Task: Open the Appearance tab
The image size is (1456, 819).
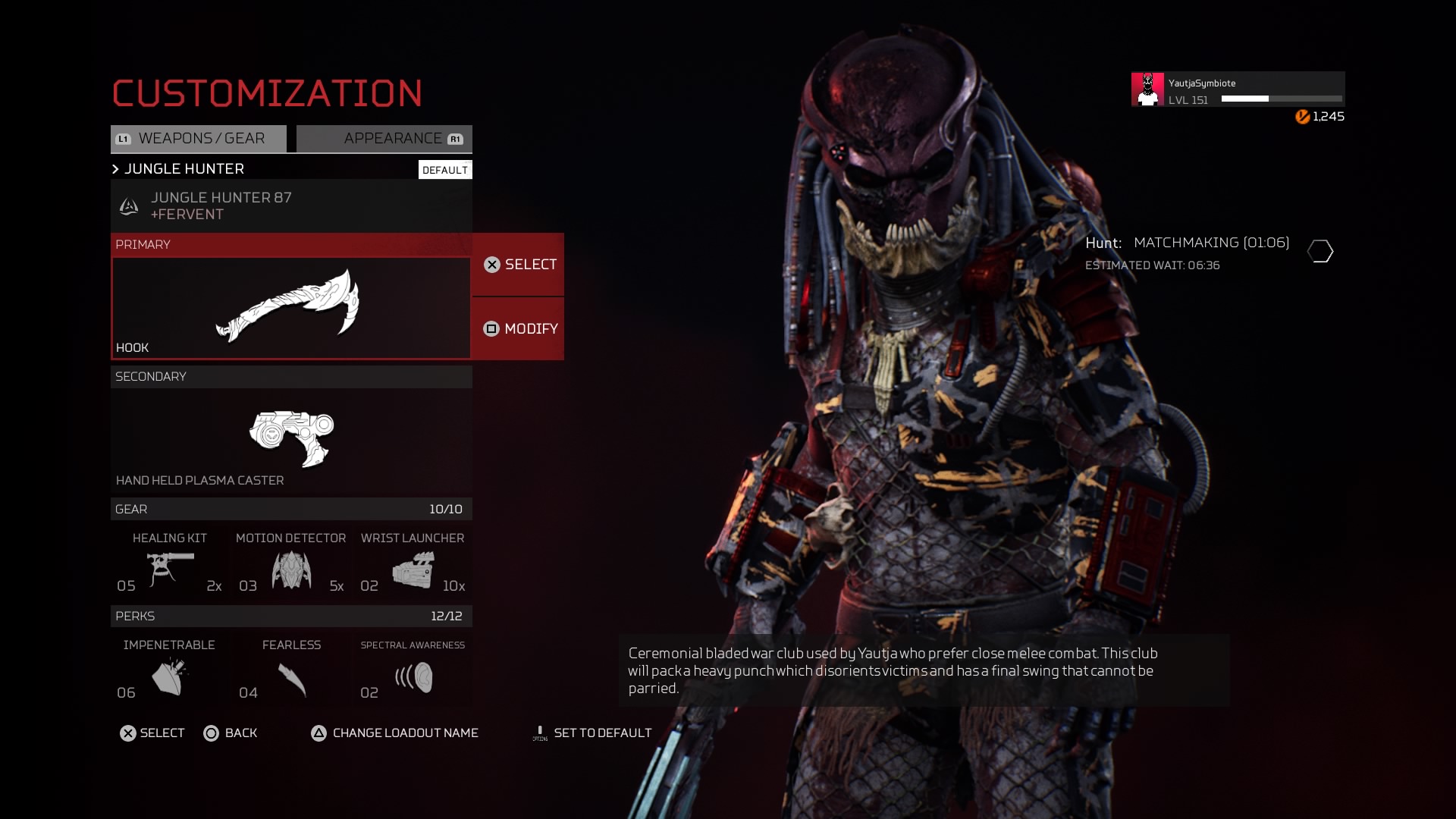Action: 384,139
